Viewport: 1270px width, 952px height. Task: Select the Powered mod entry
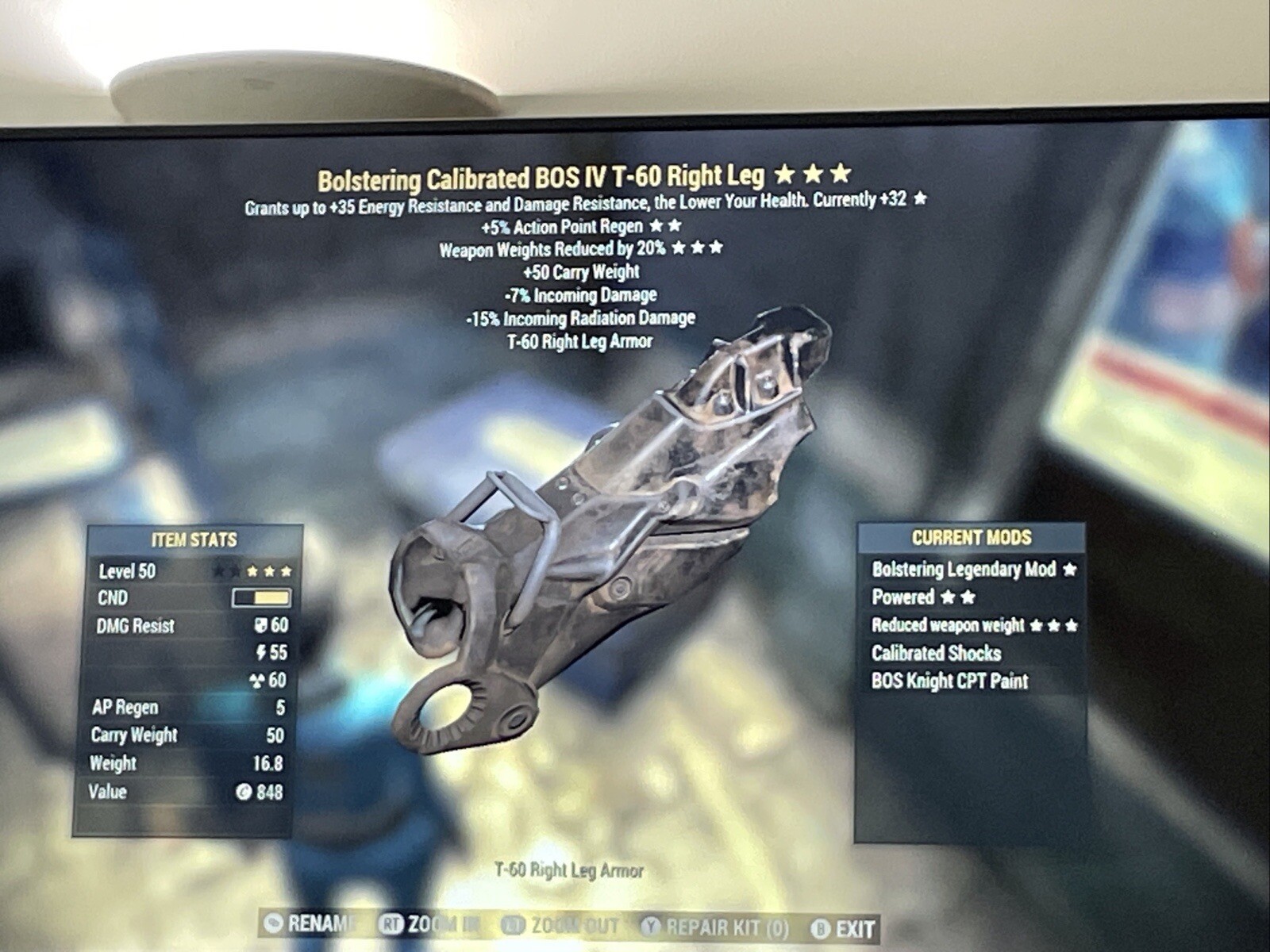click(x=903, y=598)
